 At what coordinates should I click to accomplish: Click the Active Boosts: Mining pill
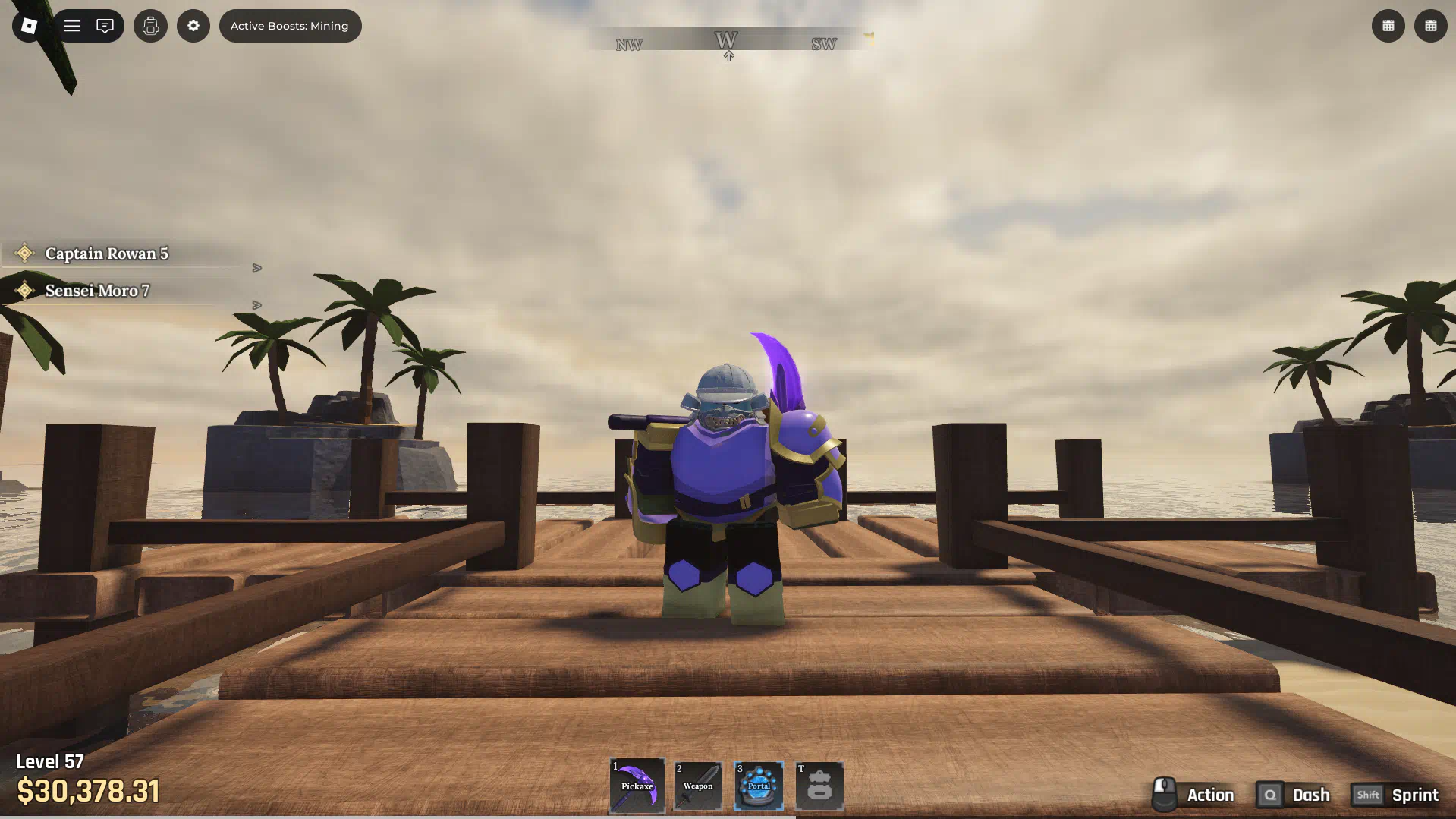[290, 26]
